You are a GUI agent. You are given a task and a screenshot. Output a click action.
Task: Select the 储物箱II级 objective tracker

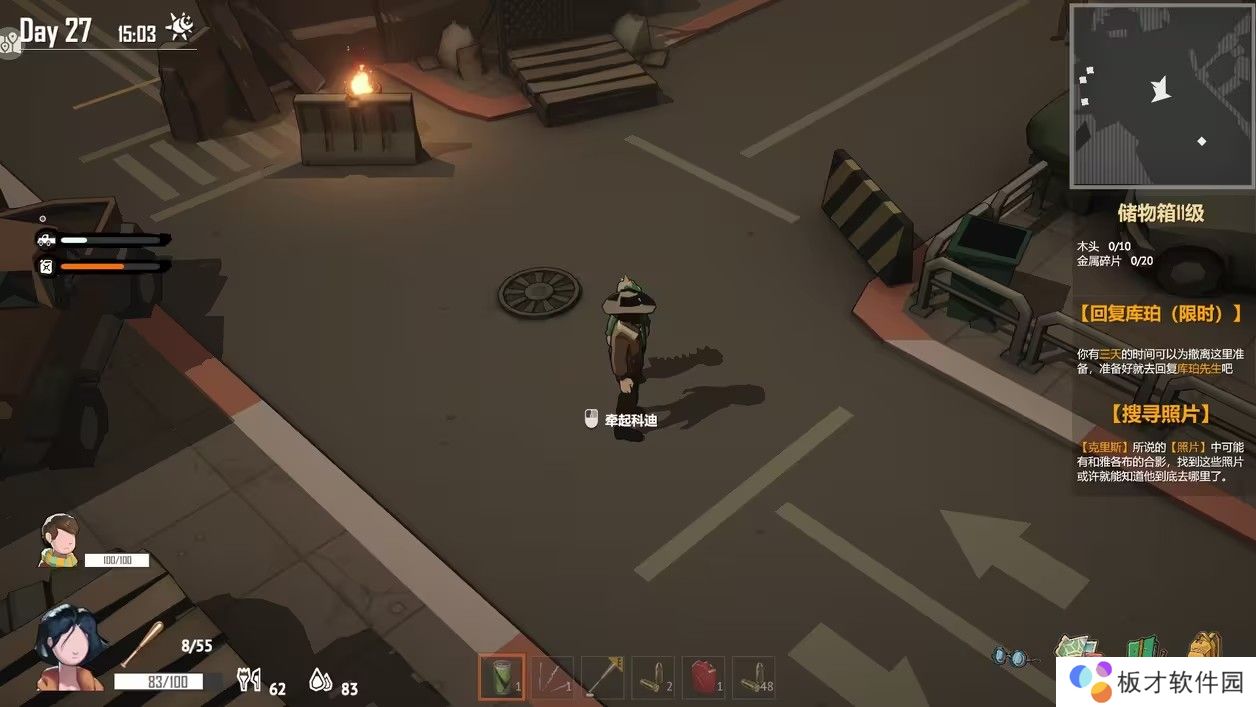[1160, 213]
